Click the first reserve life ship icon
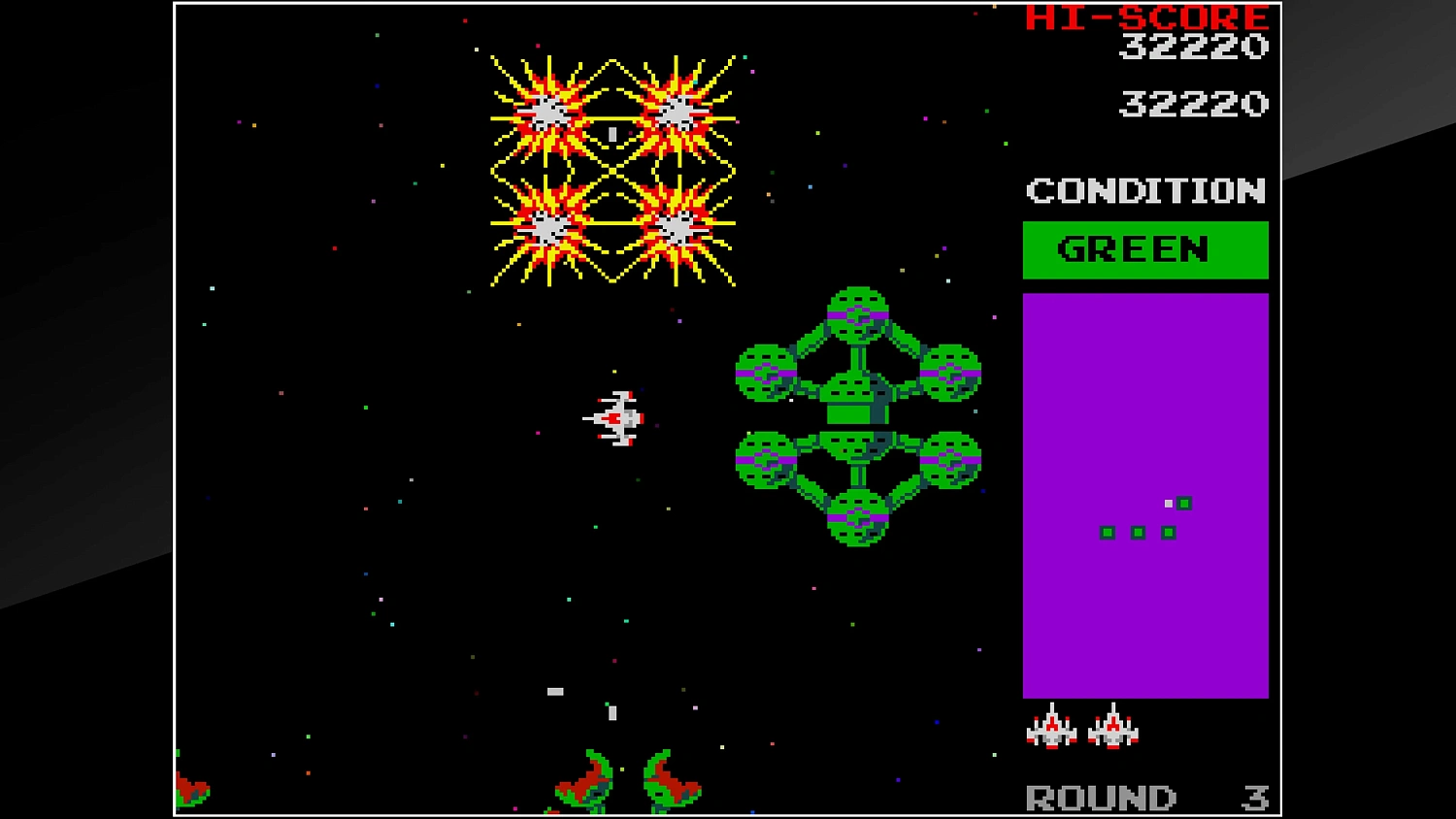The width and height of the screenshot is (1456, 819). tap(1051, 728)
